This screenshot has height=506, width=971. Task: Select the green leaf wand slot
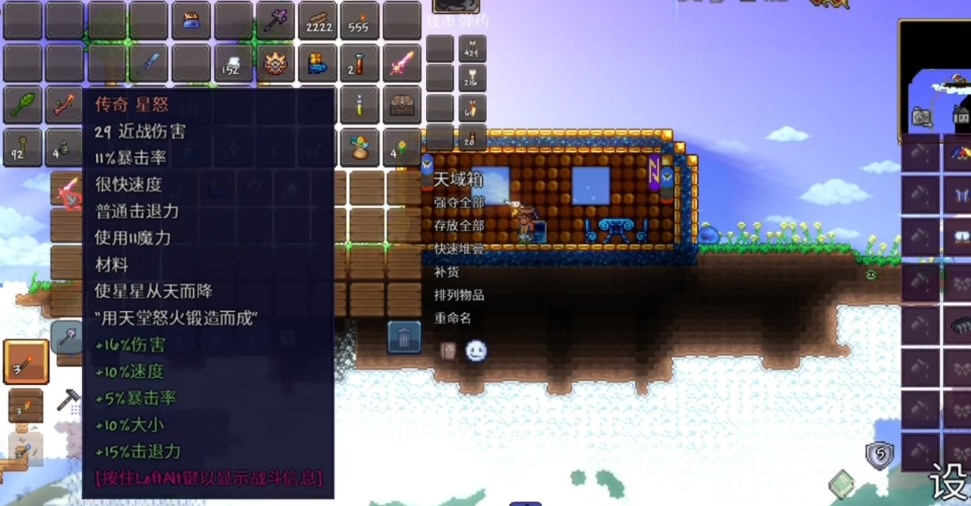point(22,105)
